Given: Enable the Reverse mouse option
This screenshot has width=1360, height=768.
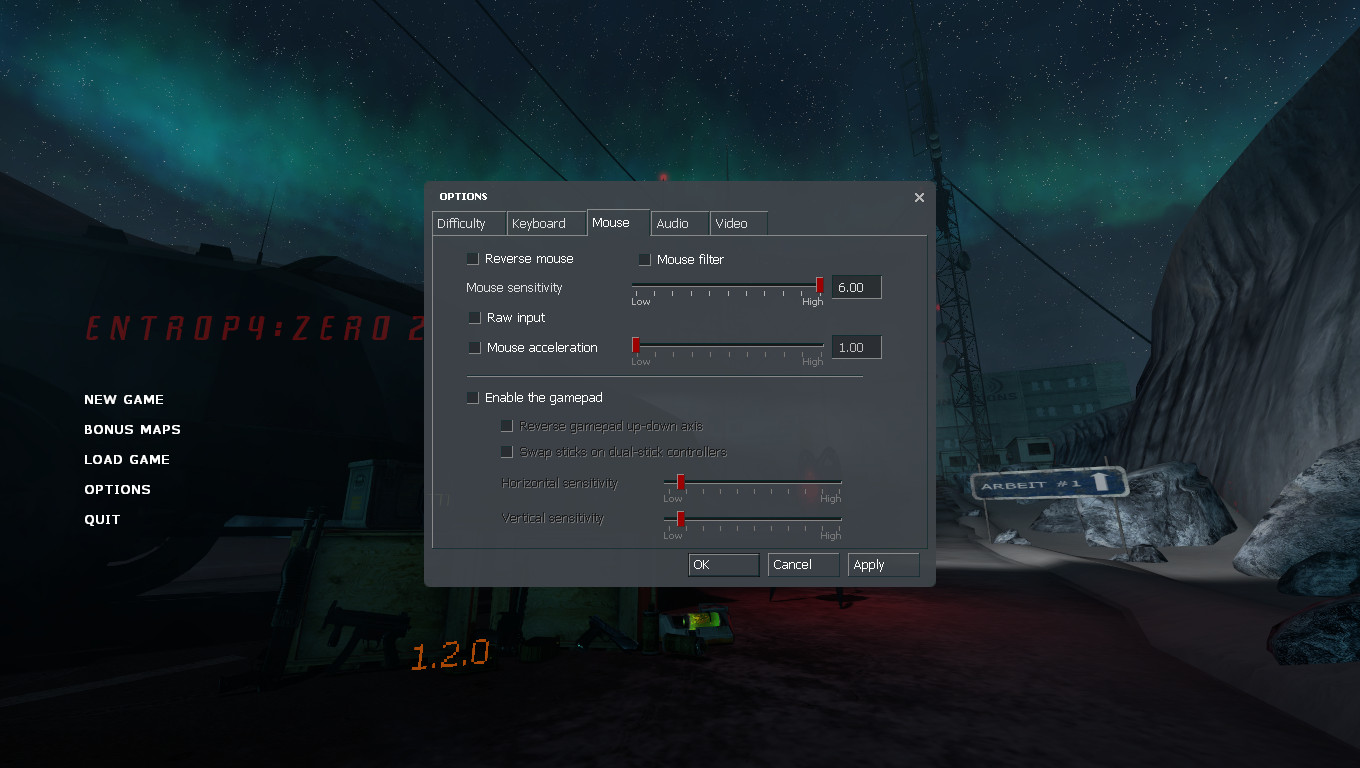Looking at the screenshot, I should tap(471, 258).
